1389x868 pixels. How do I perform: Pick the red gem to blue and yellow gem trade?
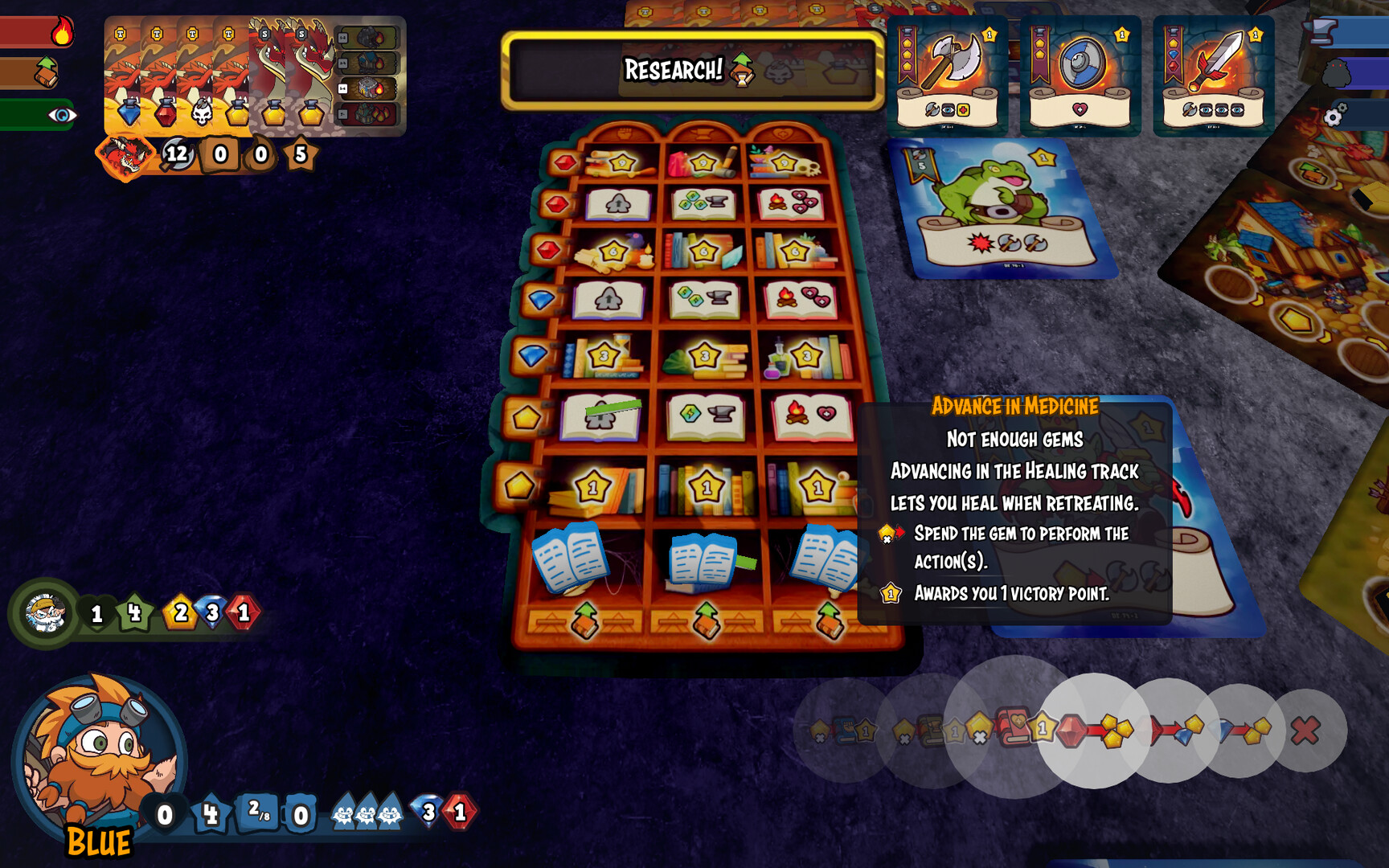click(x=1170, y=731)
